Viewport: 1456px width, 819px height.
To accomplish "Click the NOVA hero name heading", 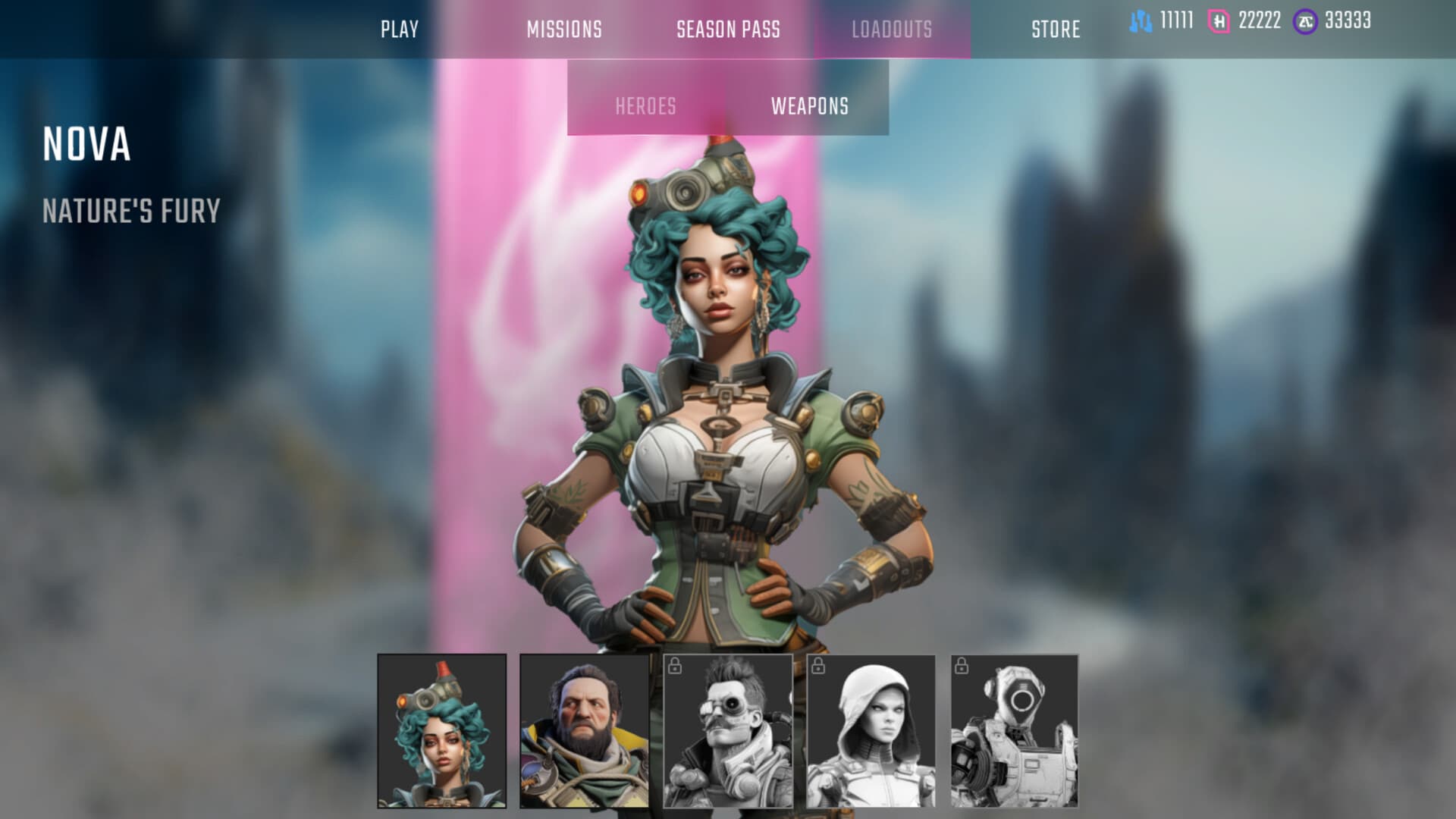I will click(86, 145).
